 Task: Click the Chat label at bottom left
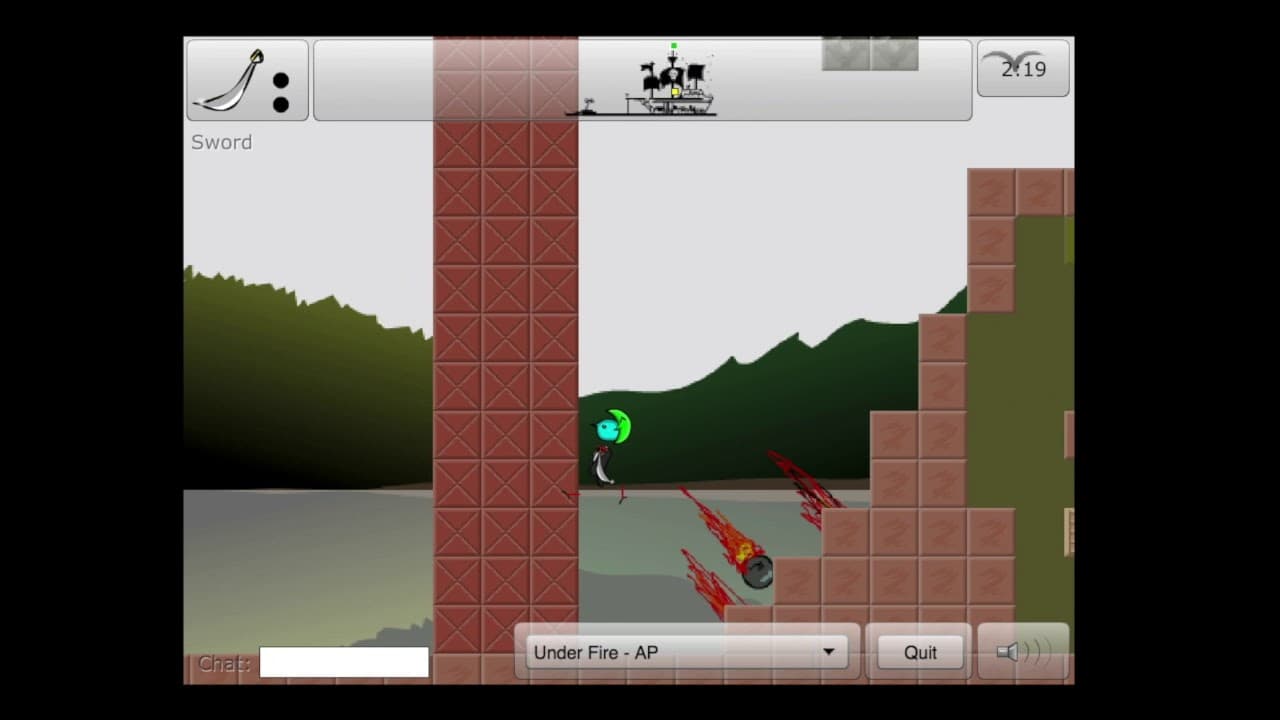[x=222, y=663]
